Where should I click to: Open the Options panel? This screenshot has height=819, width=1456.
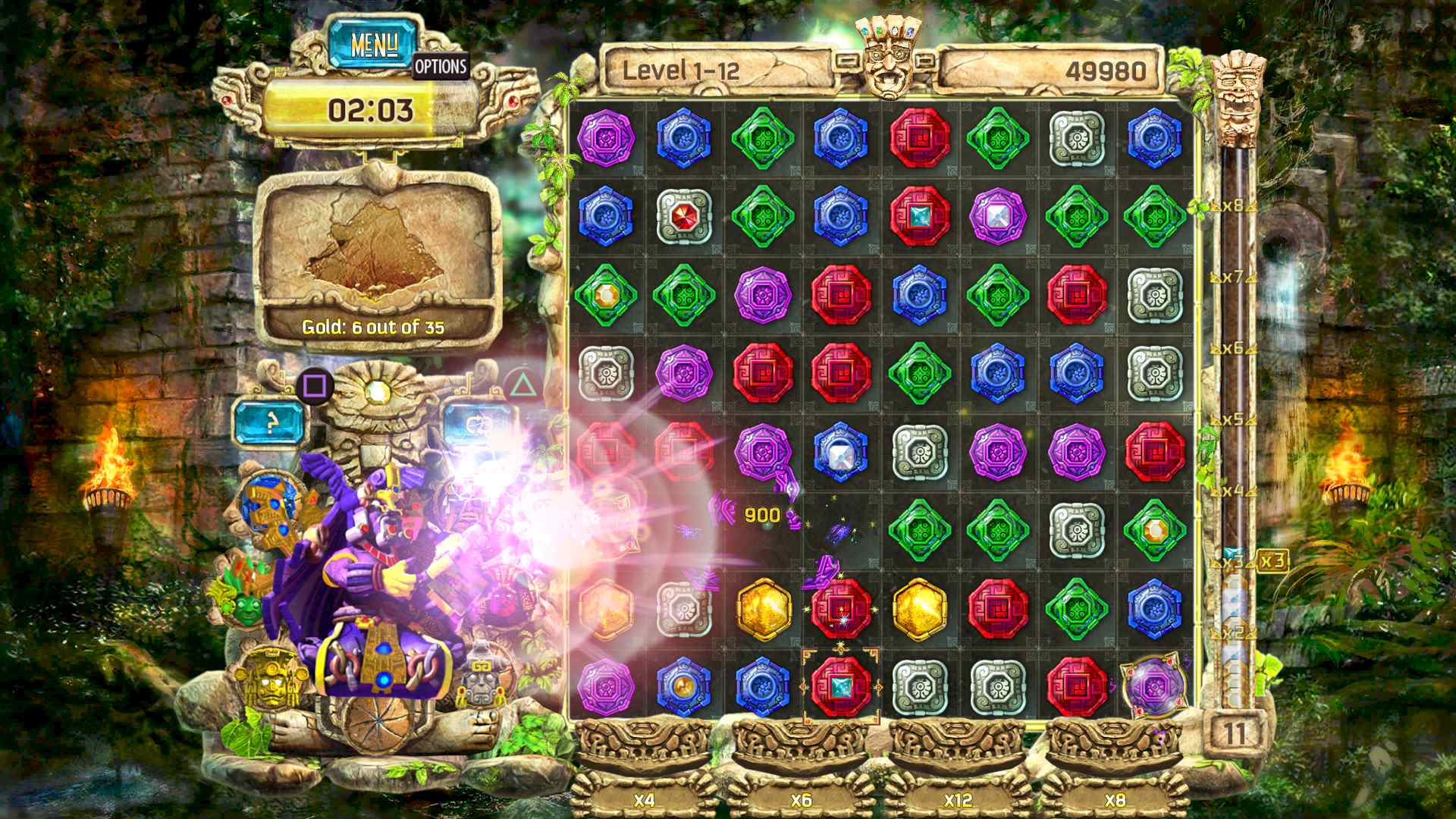[x=440, y=67]
